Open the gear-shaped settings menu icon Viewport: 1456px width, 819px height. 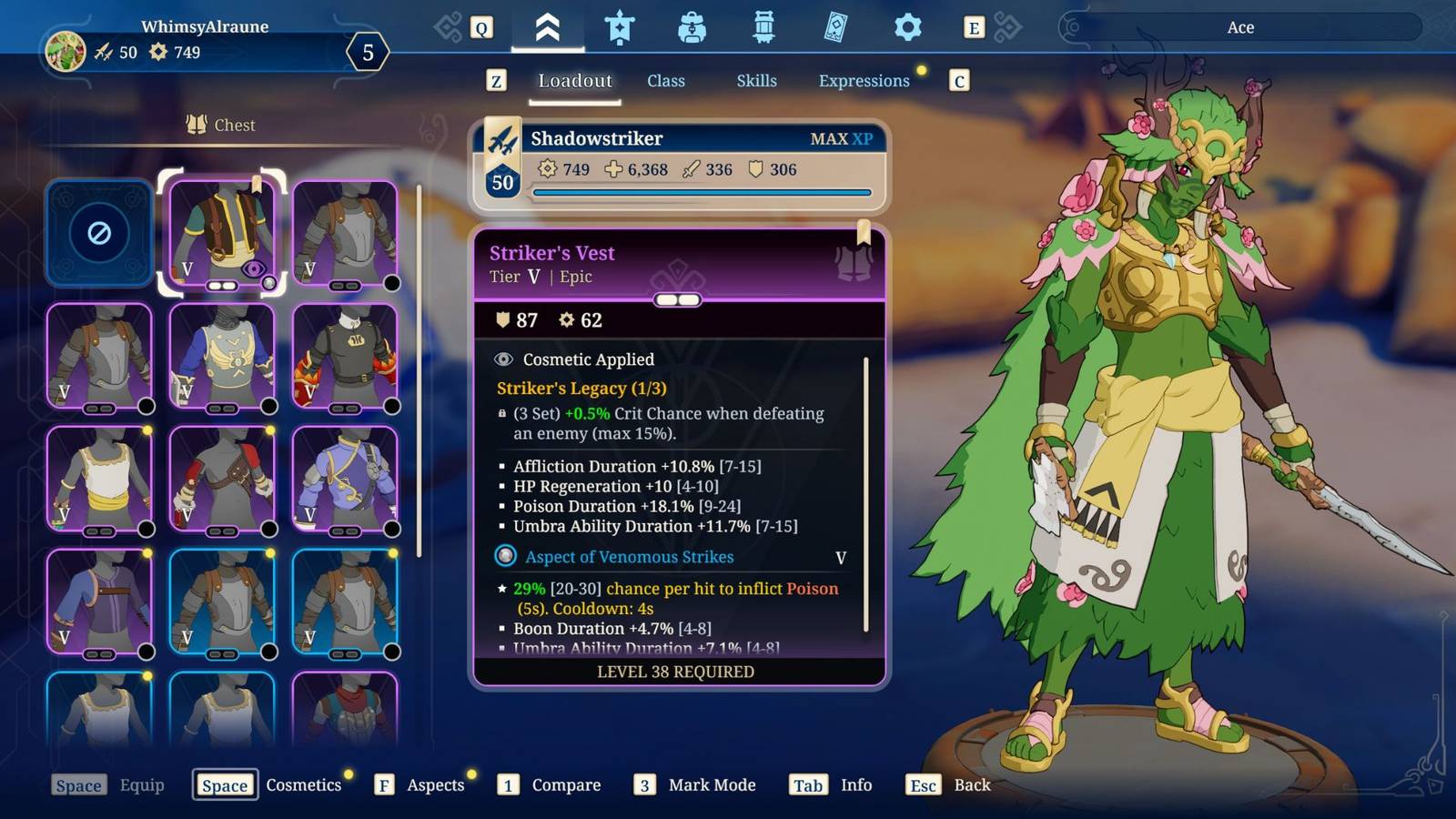click(x=907, y=28)
